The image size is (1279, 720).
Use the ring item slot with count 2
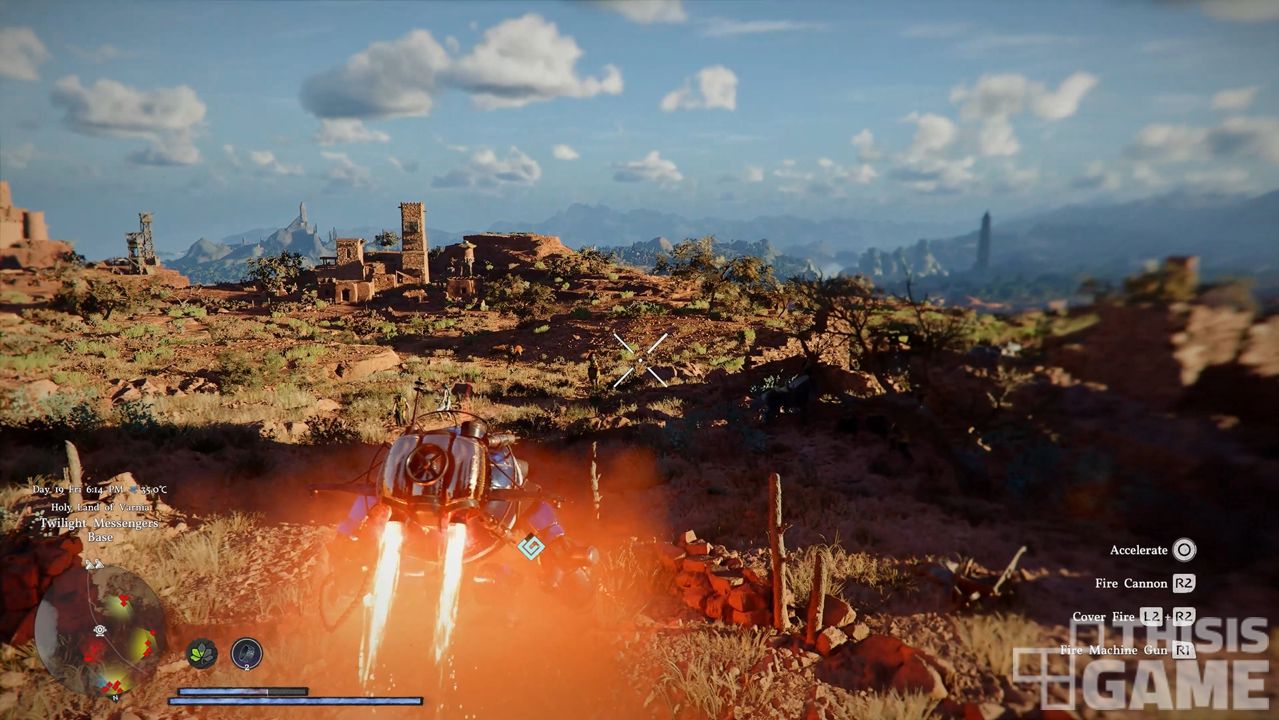[x=246, y=653]
